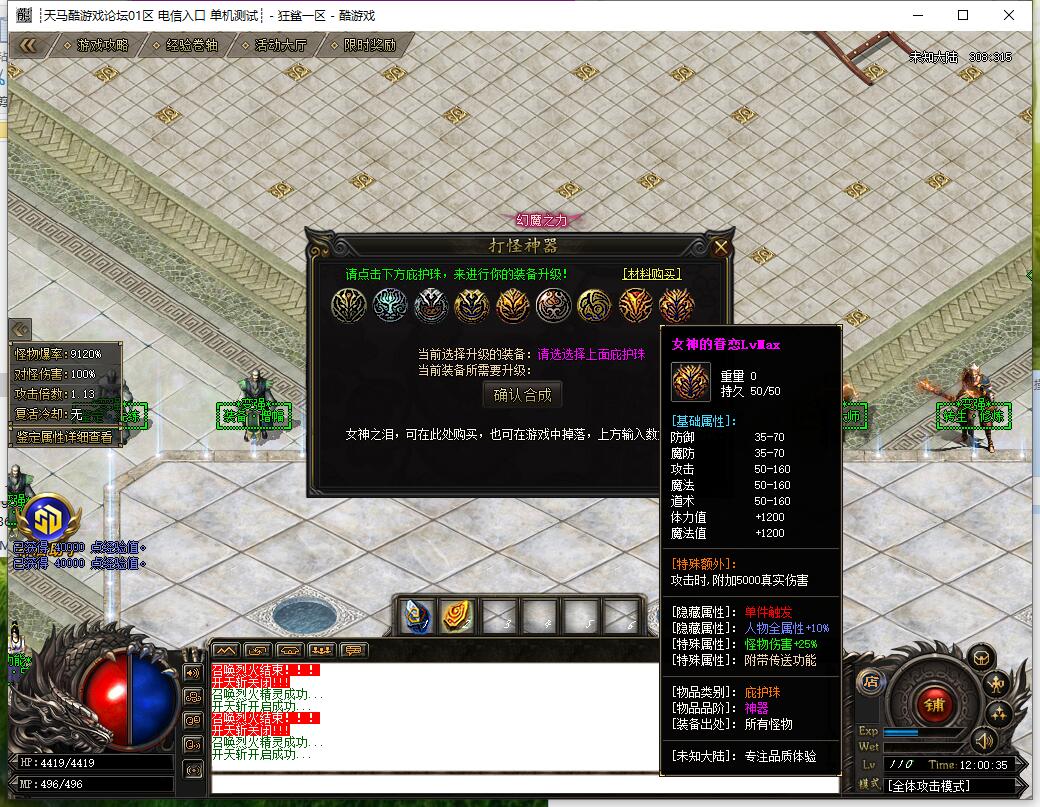This screenshot has height=807, width=1040.
Task: Open the 经验卷轴 experience scroll menu
Action: tap(191, 45)
